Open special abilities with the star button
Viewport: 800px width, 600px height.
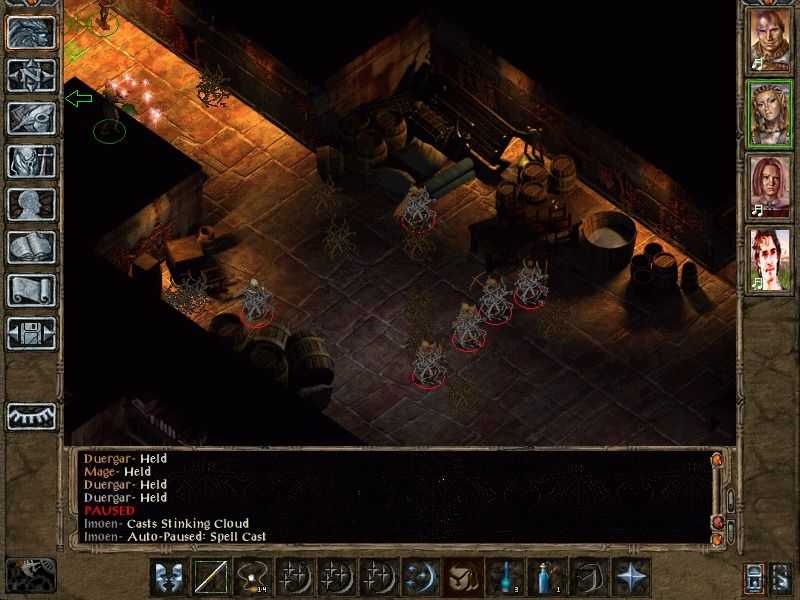click(x=630, y=576)
